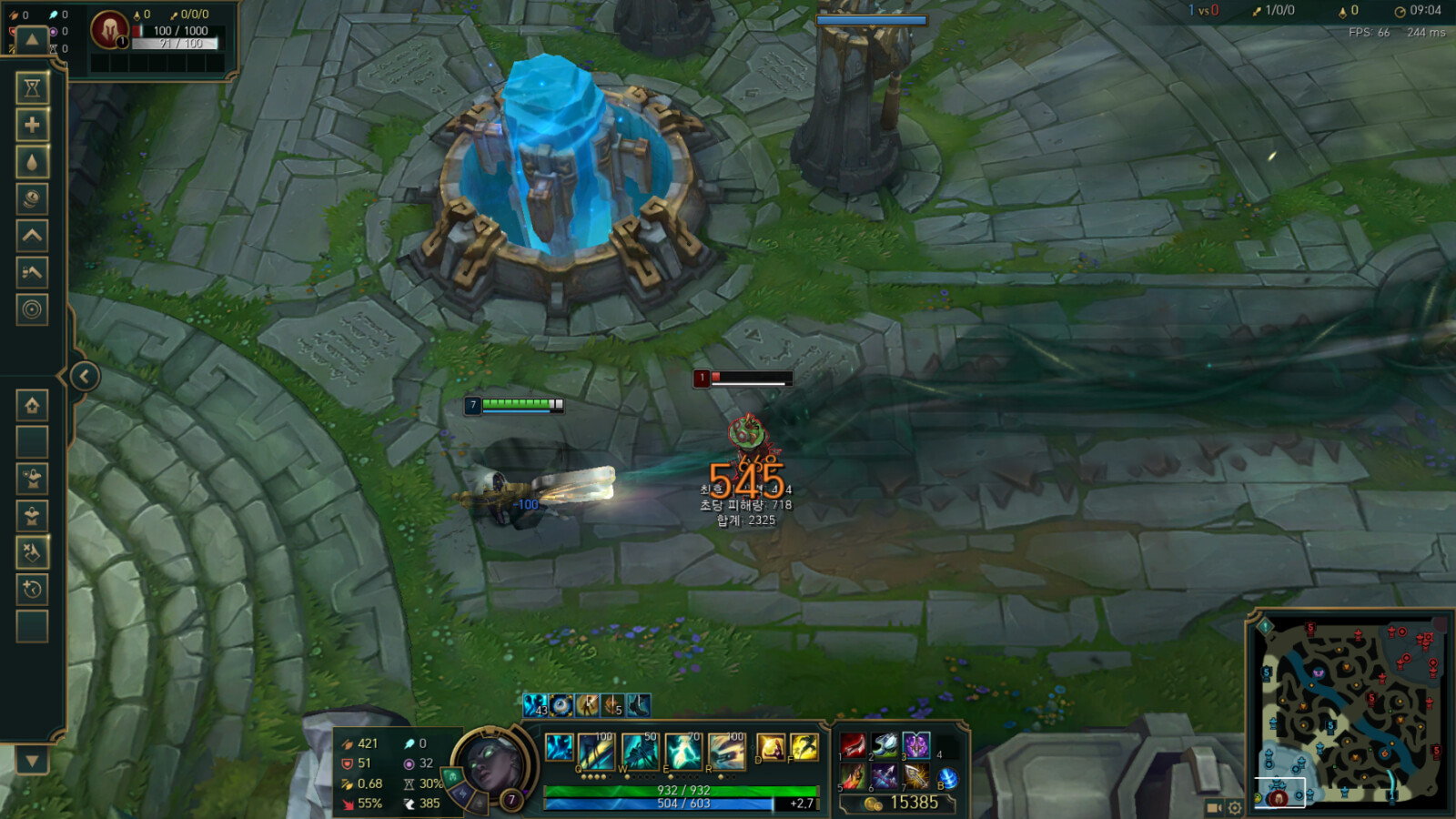Screen dimensions: 1456x819
Task: Click the bullseye target practice tool button
Action: coord(32,309)
